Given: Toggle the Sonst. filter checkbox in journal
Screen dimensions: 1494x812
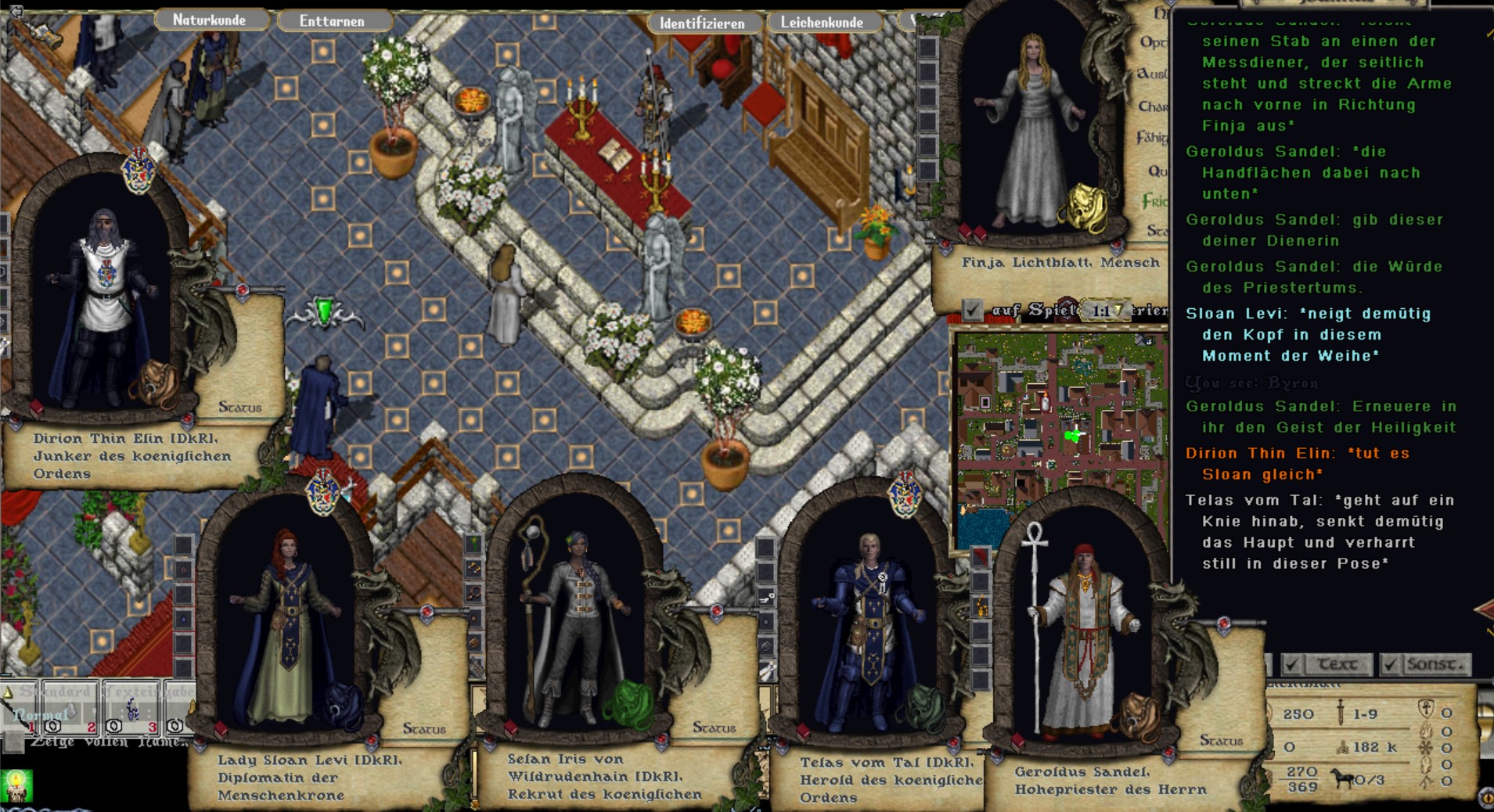Looking at the screenshot, I should (1390, 664).
